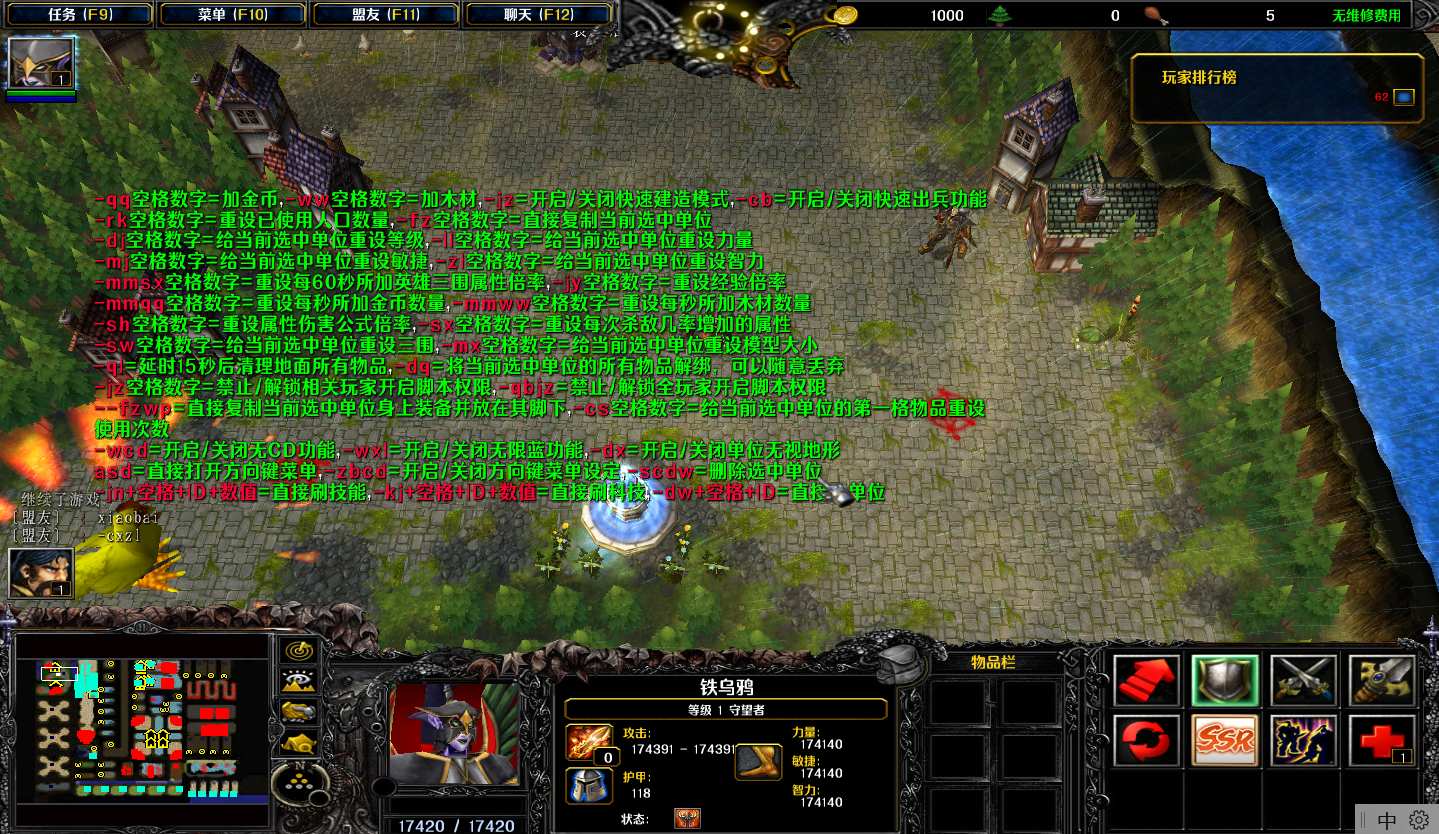Open the 盟友 (F11) allies menu
Image resolution: width=1439 pixels, height=834 pixels.
386,15
